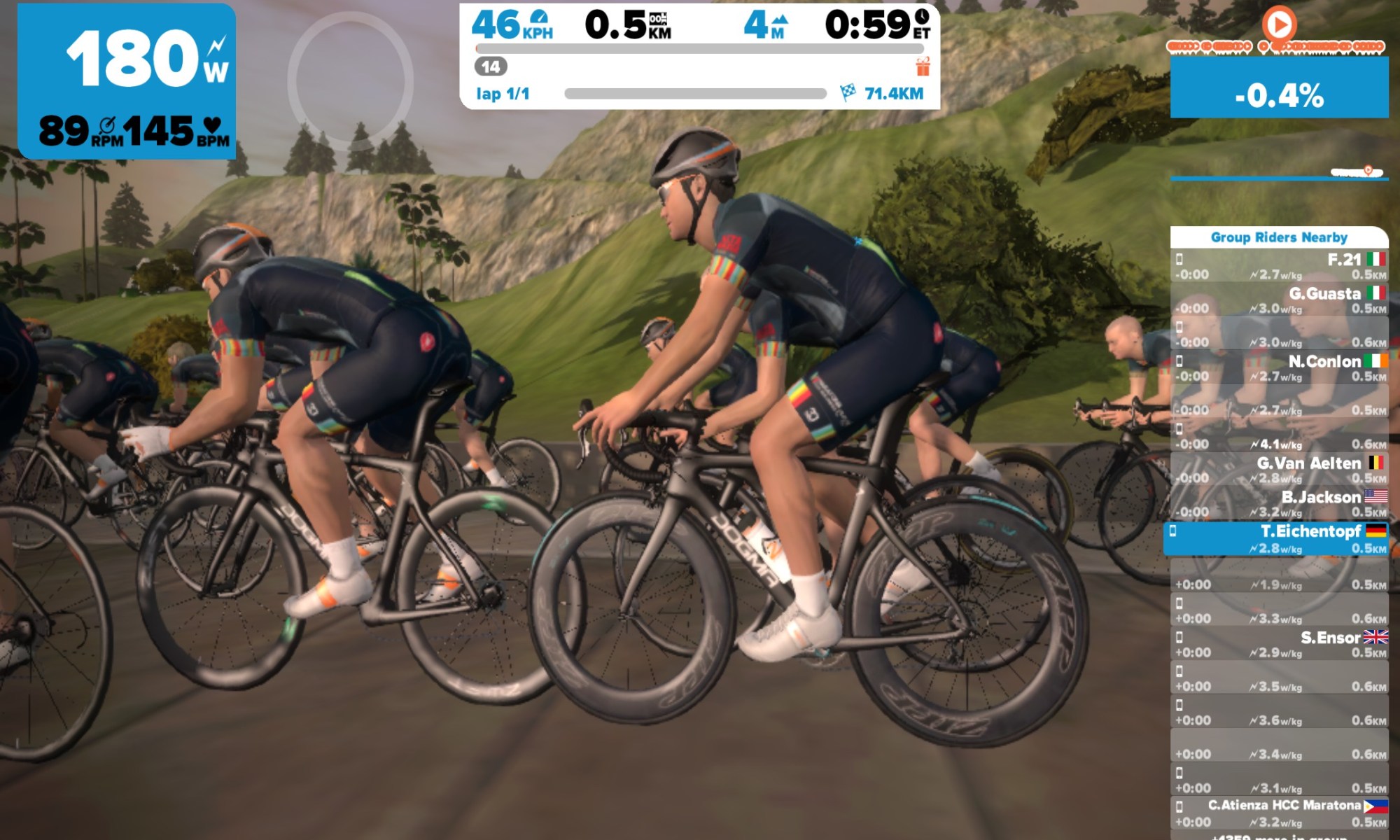The image size is (1400, 840).
Task: Click the empty power-up ring
Action: (350, 80)
